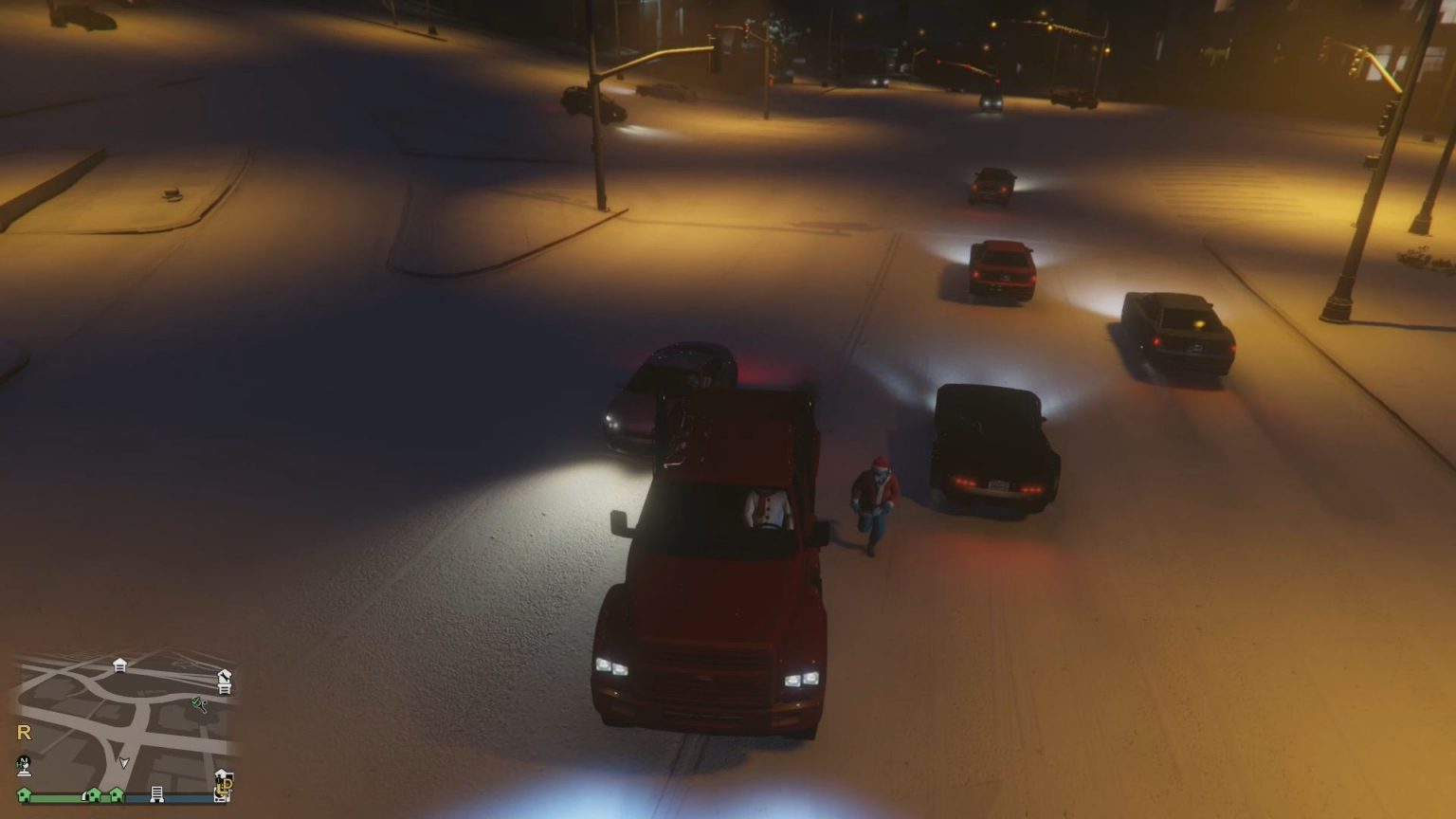Select the rightmost green house blip on minimap

point(117,795)
